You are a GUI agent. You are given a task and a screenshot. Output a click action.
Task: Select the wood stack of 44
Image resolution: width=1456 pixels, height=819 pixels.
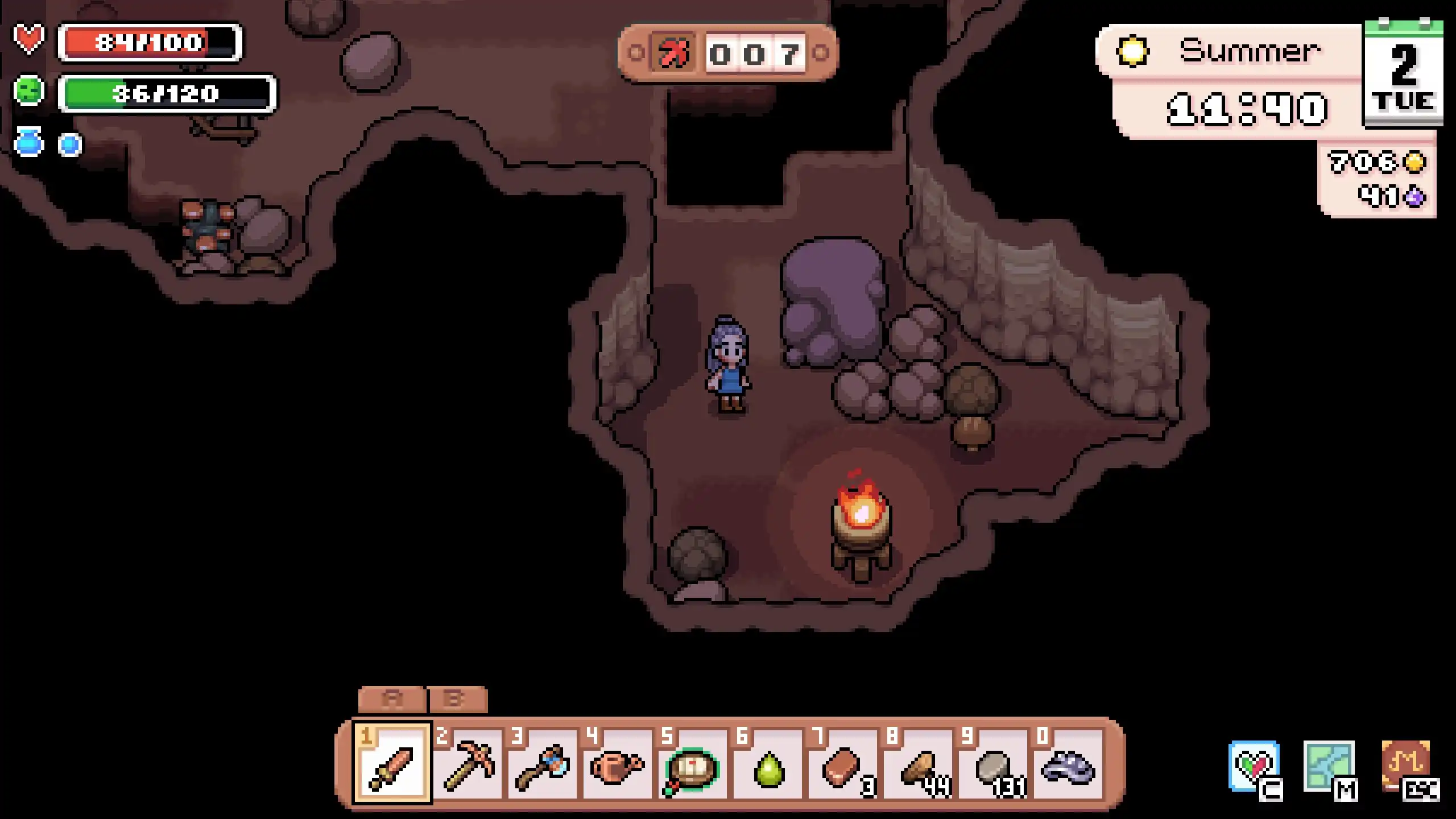(x=918, y=763)
